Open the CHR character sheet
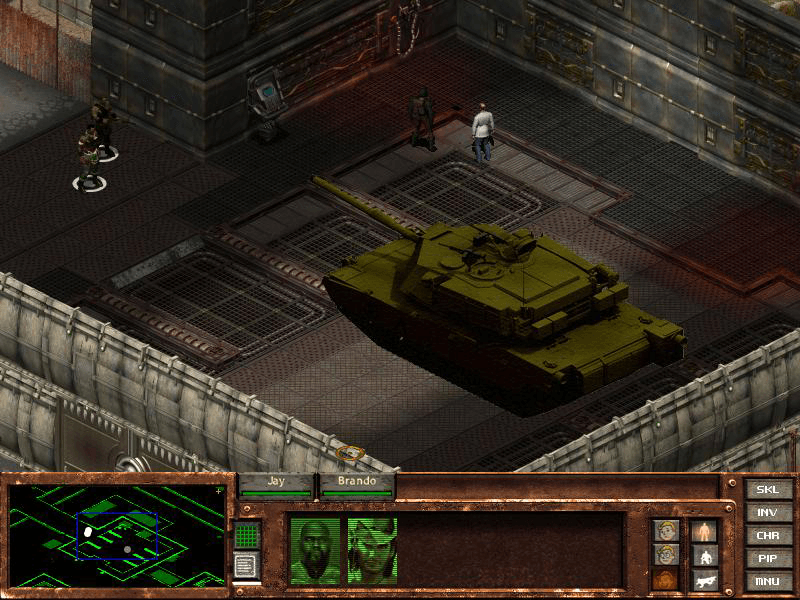This screenshot has width=800, height=600. (x=766, y=535)
